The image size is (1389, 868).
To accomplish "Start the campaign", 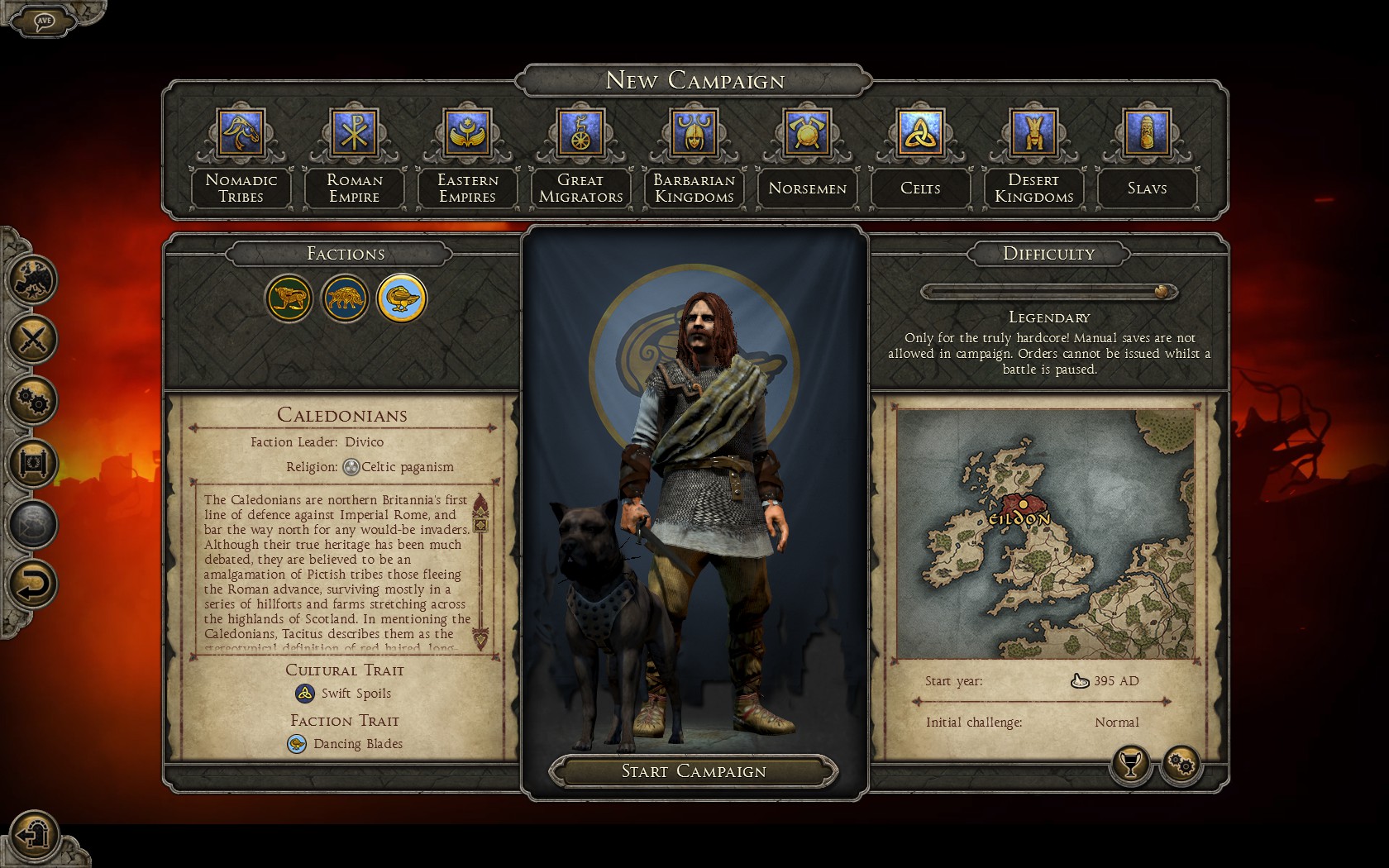I will point(694,771).
